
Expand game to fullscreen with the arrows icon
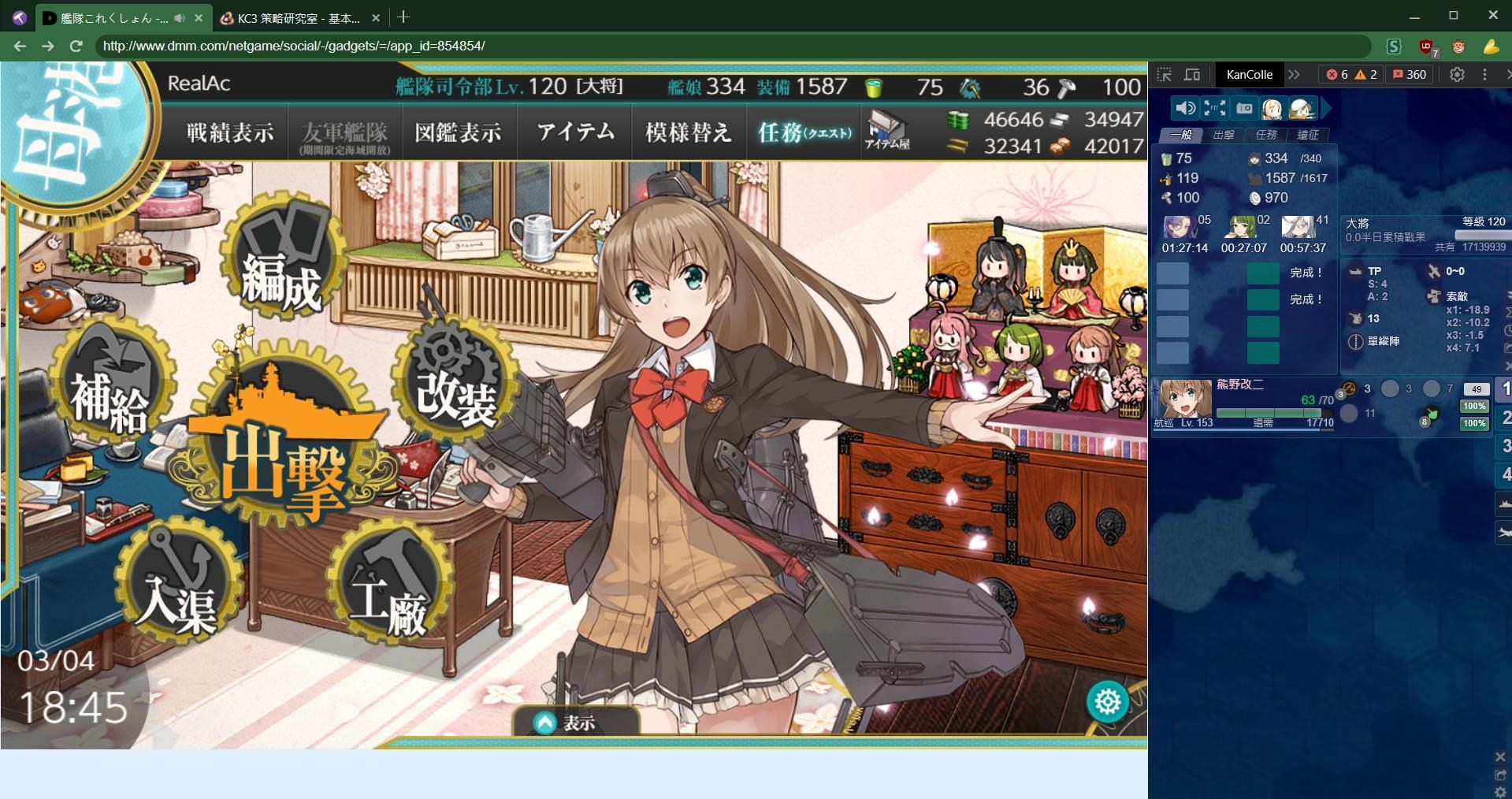pos(1215,109)
